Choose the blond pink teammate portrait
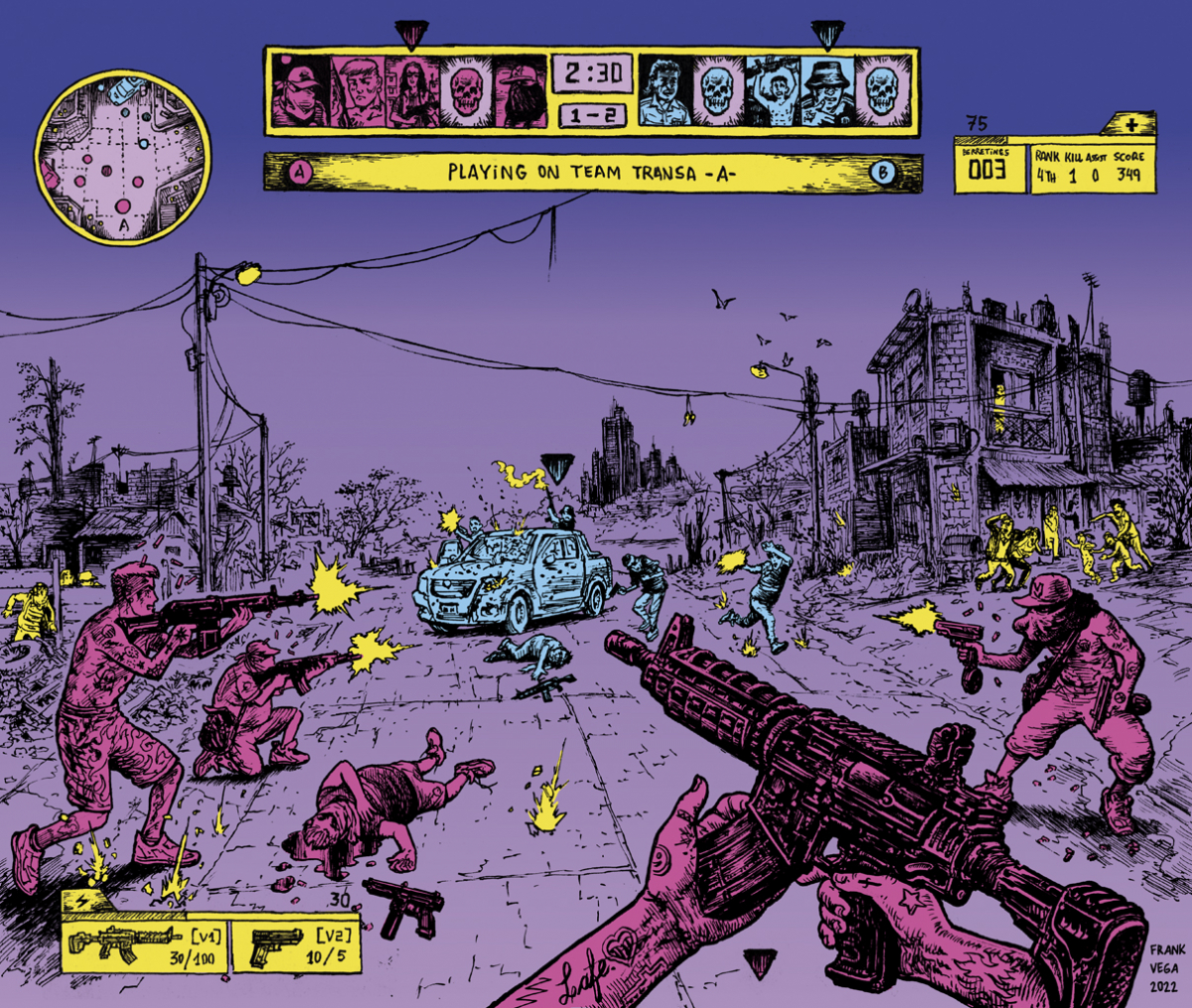The height and width of the screenshot is (1008, 1192). tap(356, 91)
